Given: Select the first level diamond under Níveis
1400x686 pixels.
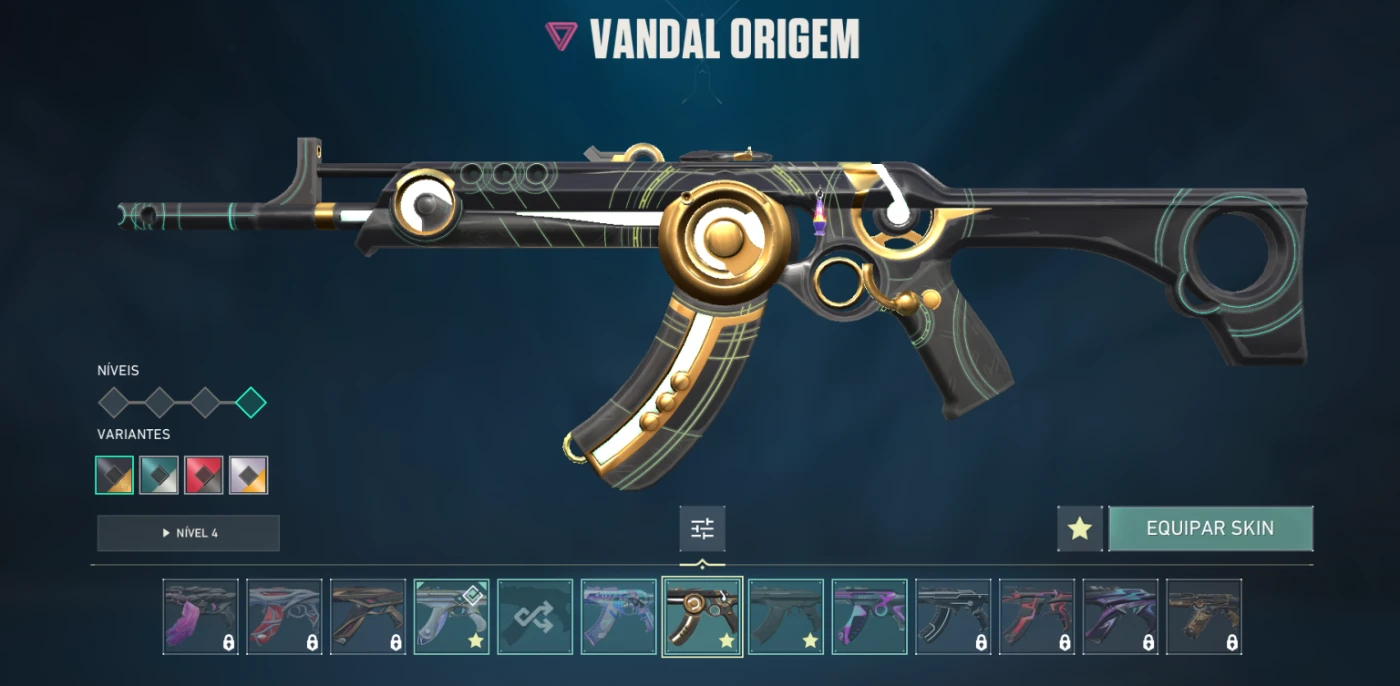Looking at the screenshot, I should coord(114,403).
